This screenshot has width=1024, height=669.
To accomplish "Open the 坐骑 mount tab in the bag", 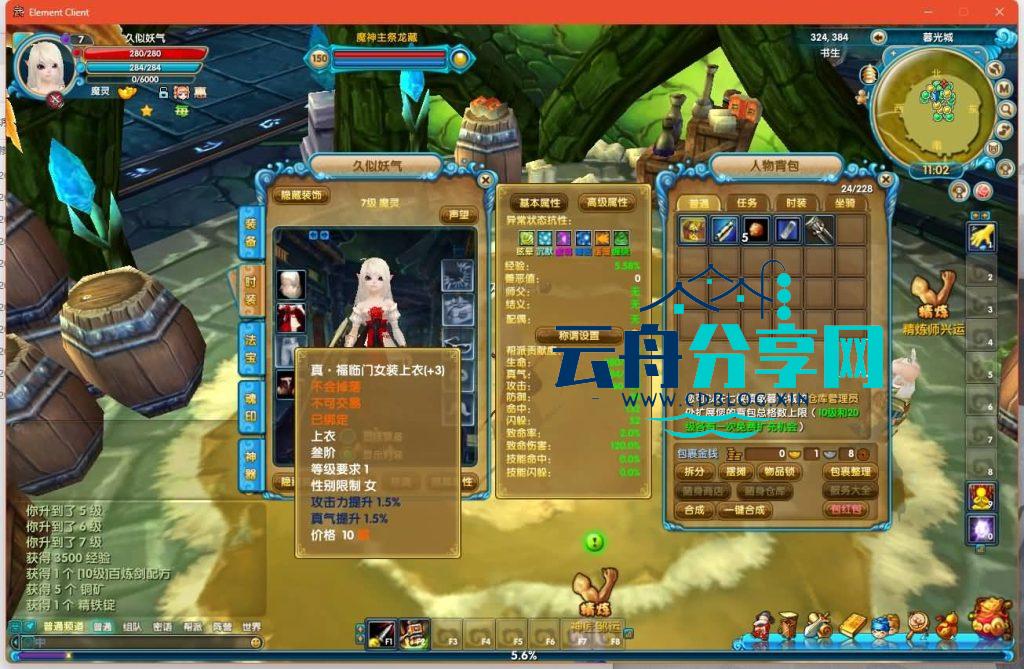I will pyautogui.click(x=845, y=203).
